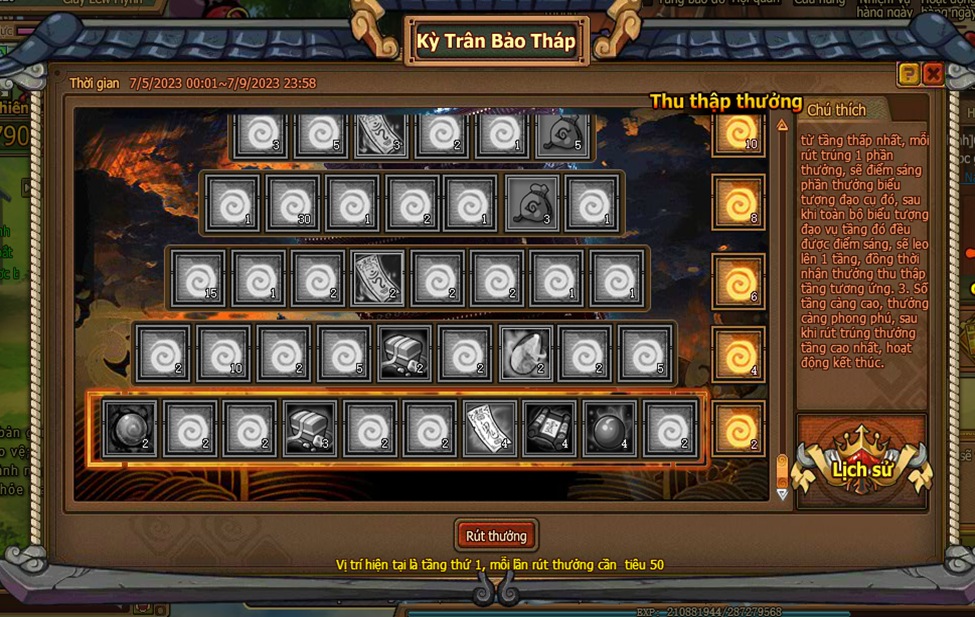Select the crystal stone reward slot
Viewport: 975px width, 617px height.
point(526,354)
